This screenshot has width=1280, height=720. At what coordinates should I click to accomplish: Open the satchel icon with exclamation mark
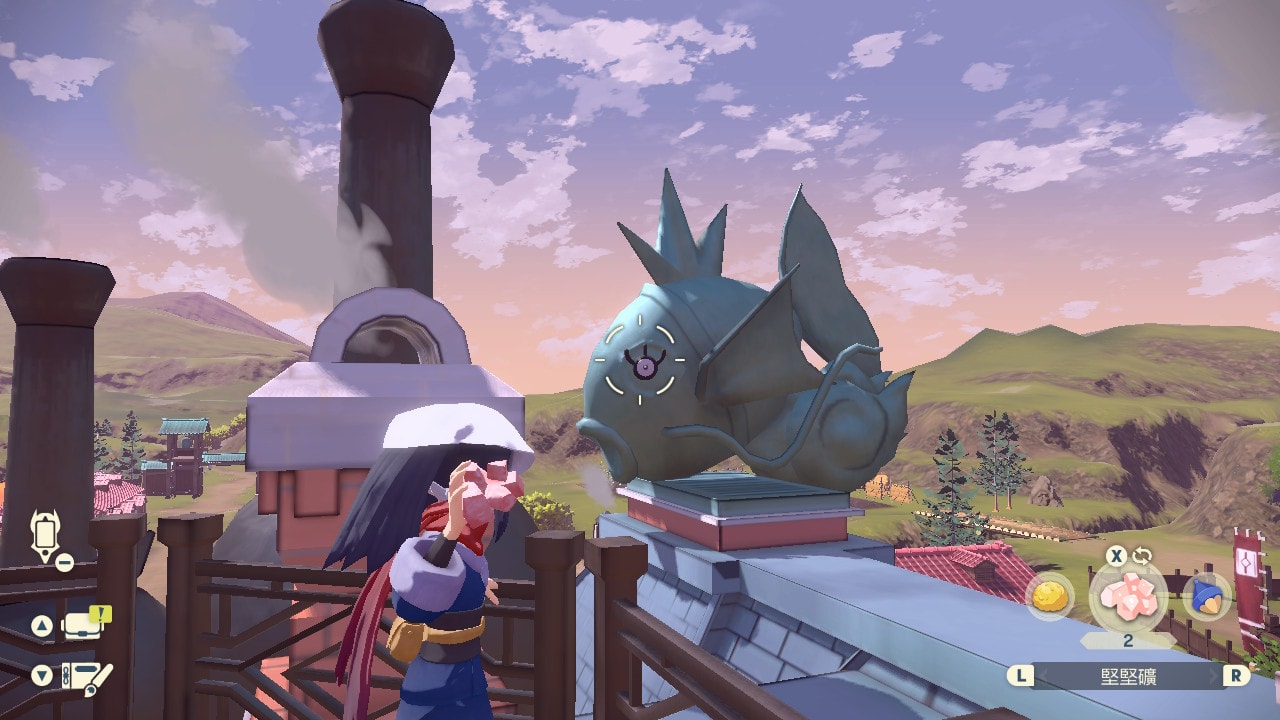[x=86, y=626]
